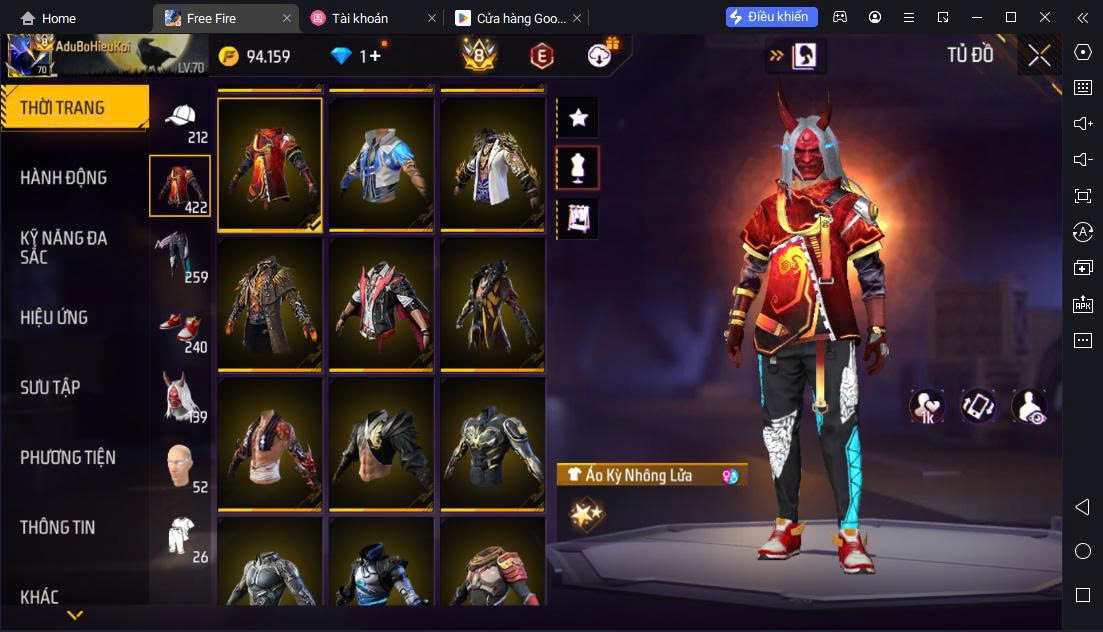
Task: Choose the bald head face subcategory
Action: (181, 466)
